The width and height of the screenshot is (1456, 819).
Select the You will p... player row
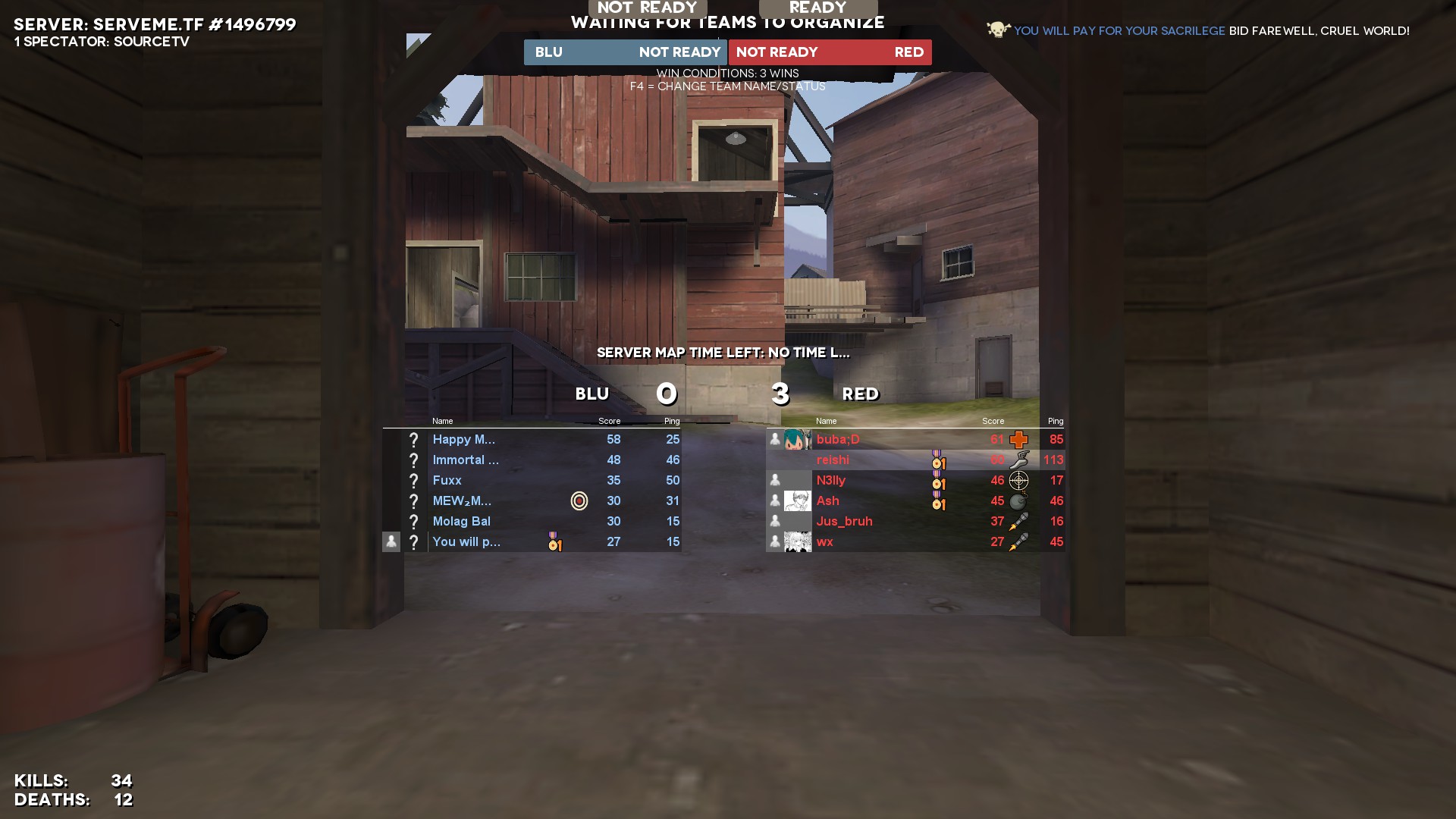tap(466, 542)
